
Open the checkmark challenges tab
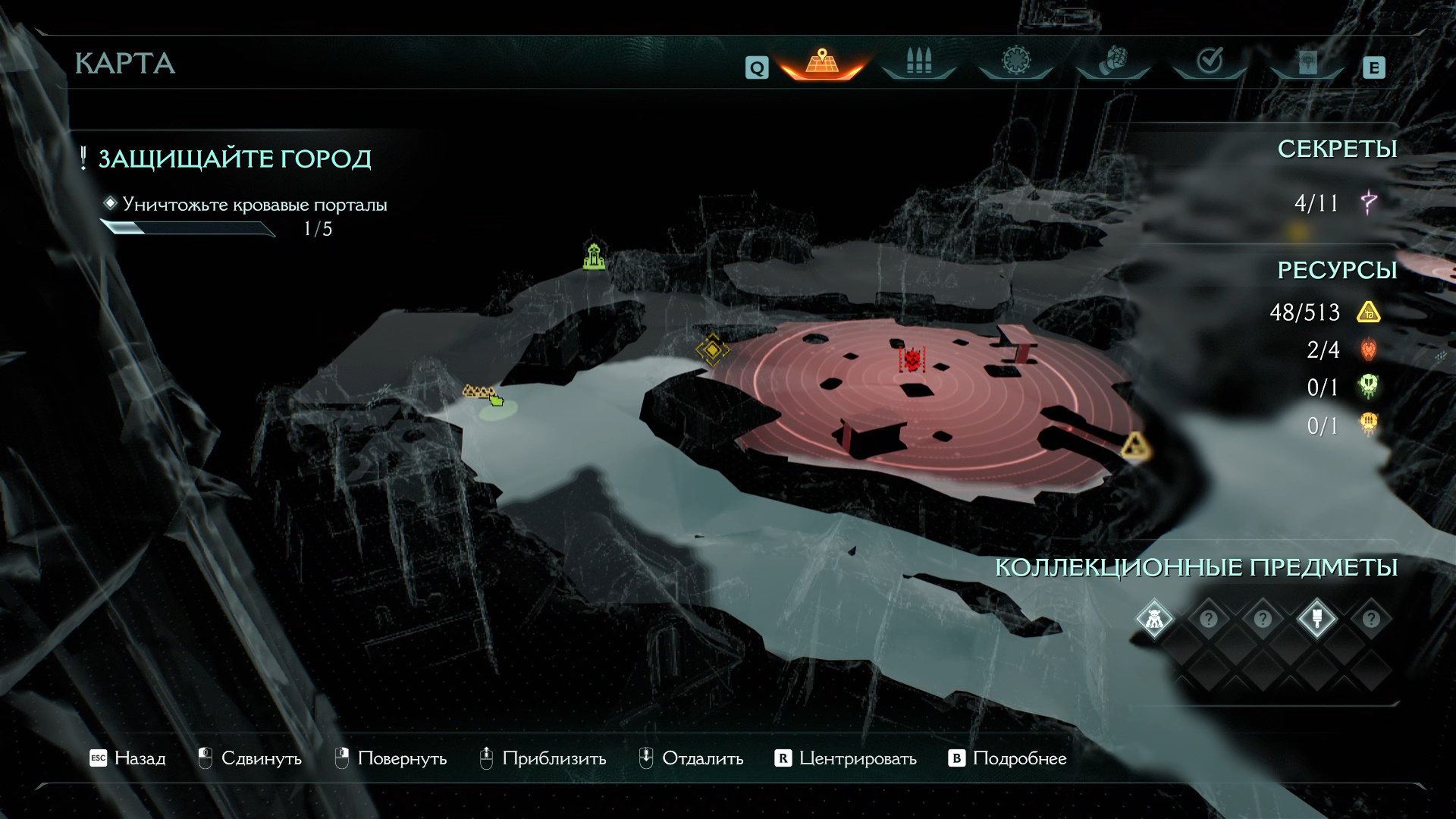[1210, 61]
